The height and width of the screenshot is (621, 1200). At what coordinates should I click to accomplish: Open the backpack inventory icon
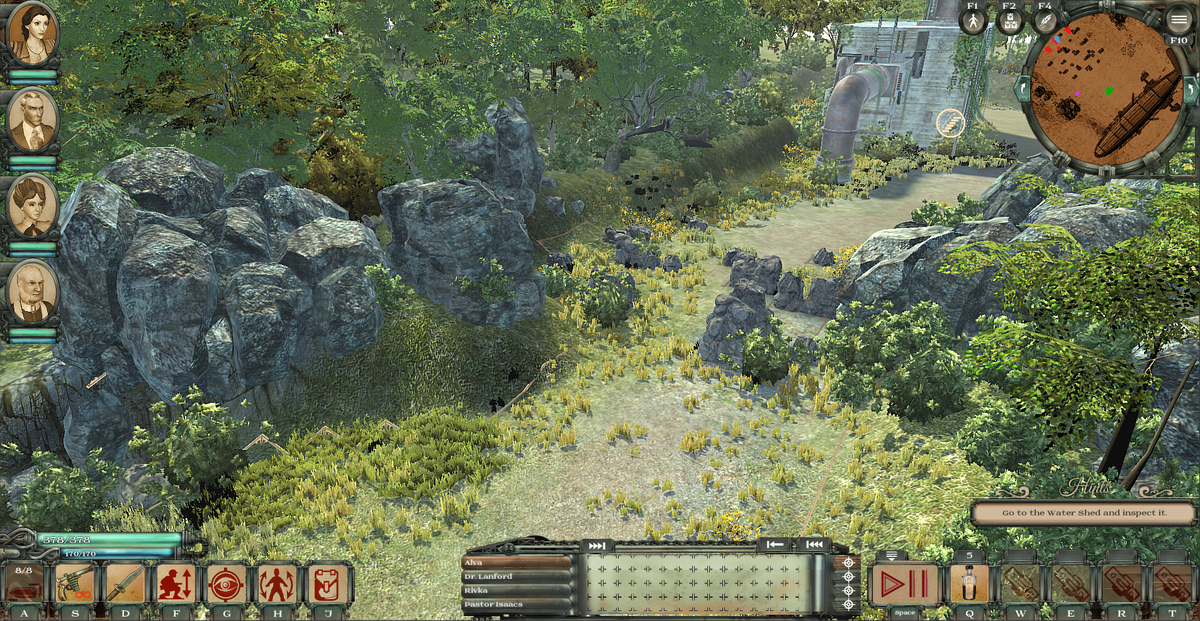pyautogui.click(x=328, y=583)
